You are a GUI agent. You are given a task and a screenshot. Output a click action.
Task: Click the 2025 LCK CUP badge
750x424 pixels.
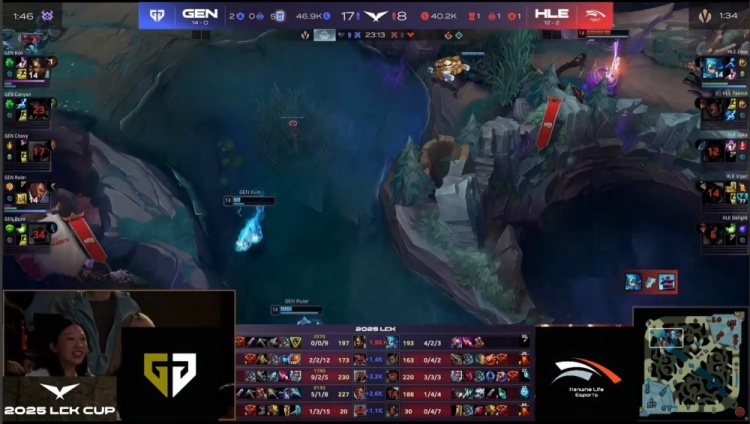pyautogui.click(x=58, y=401)
